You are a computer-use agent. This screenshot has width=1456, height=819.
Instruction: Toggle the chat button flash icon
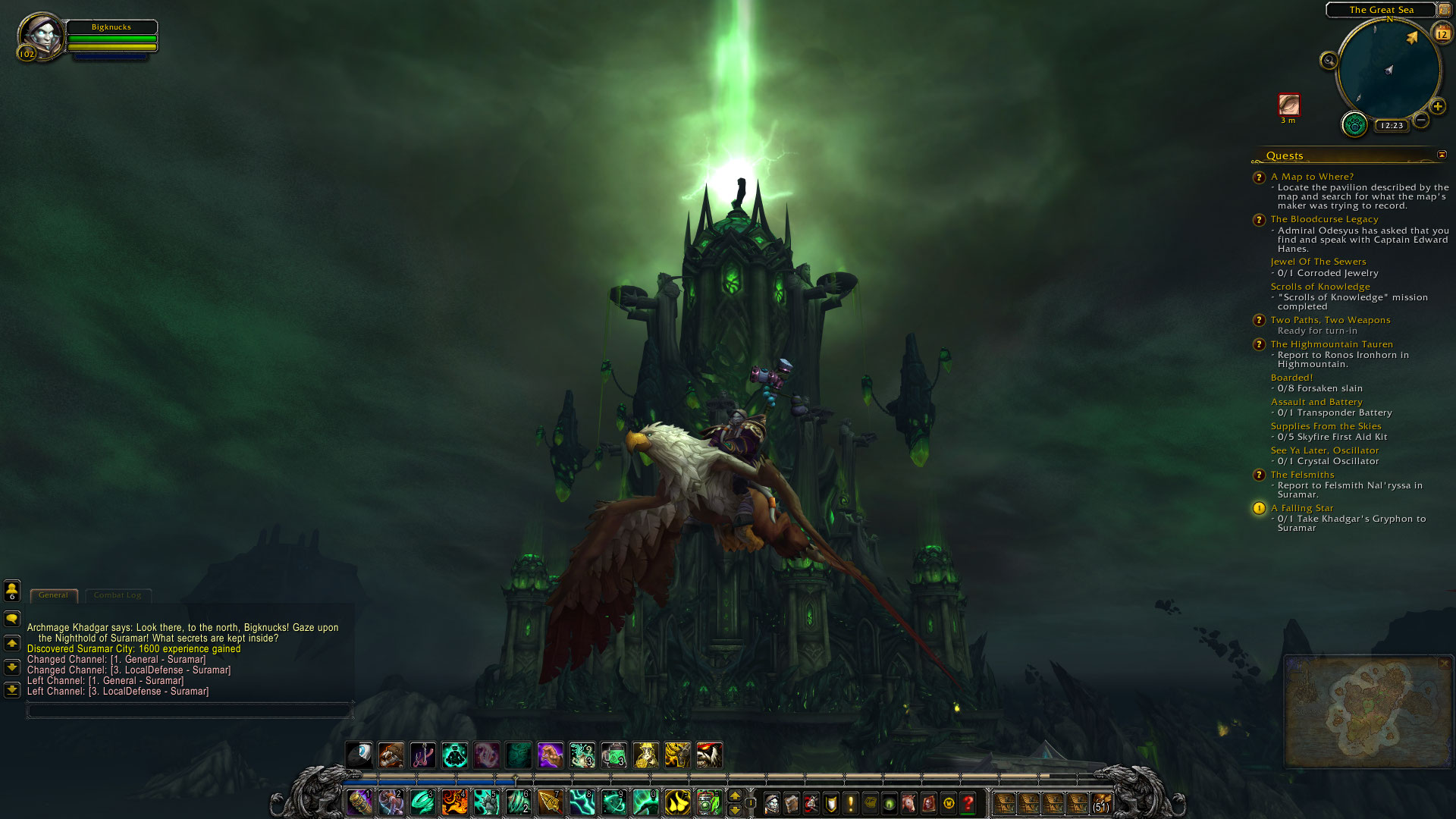(x=11, y=618)
